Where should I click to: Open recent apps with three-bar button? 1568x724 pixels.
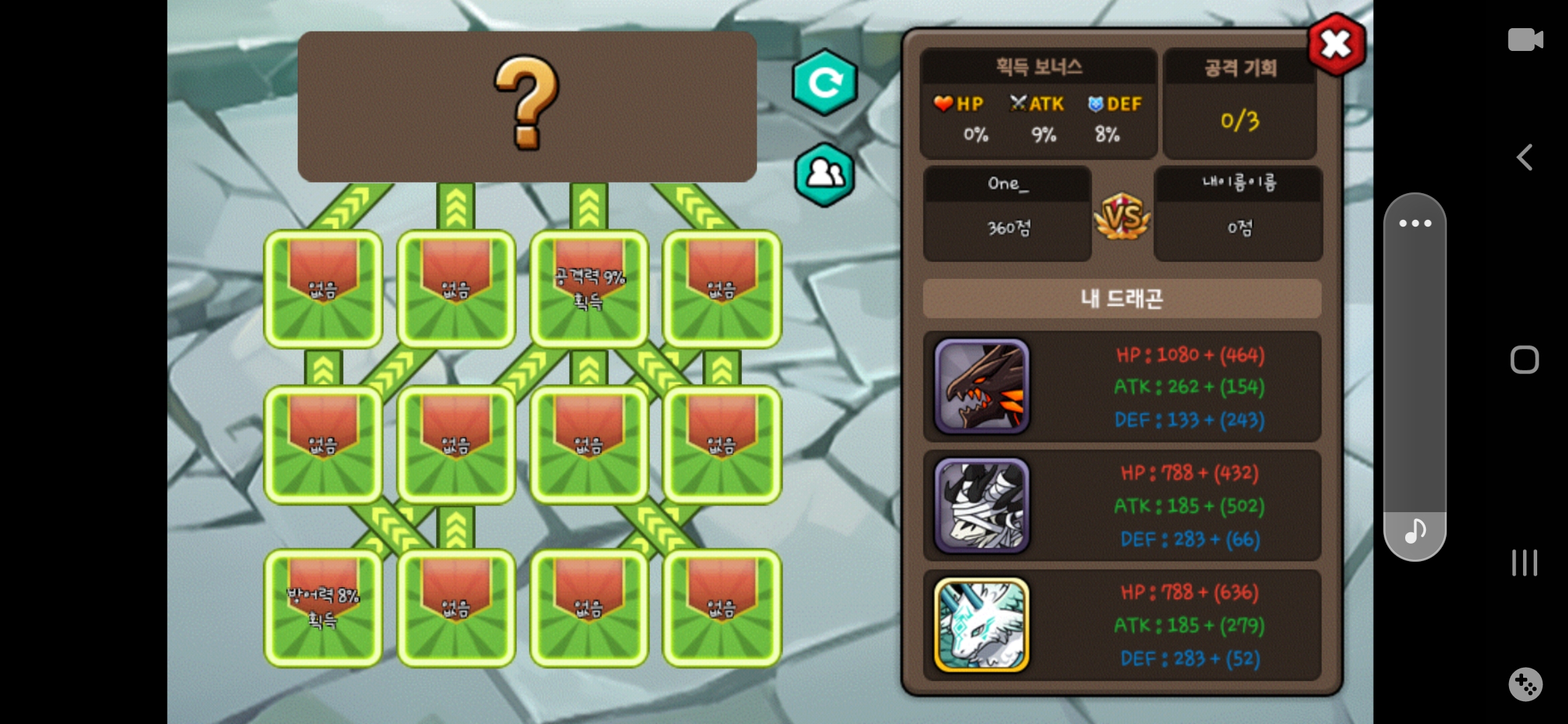click(1524, 562)
